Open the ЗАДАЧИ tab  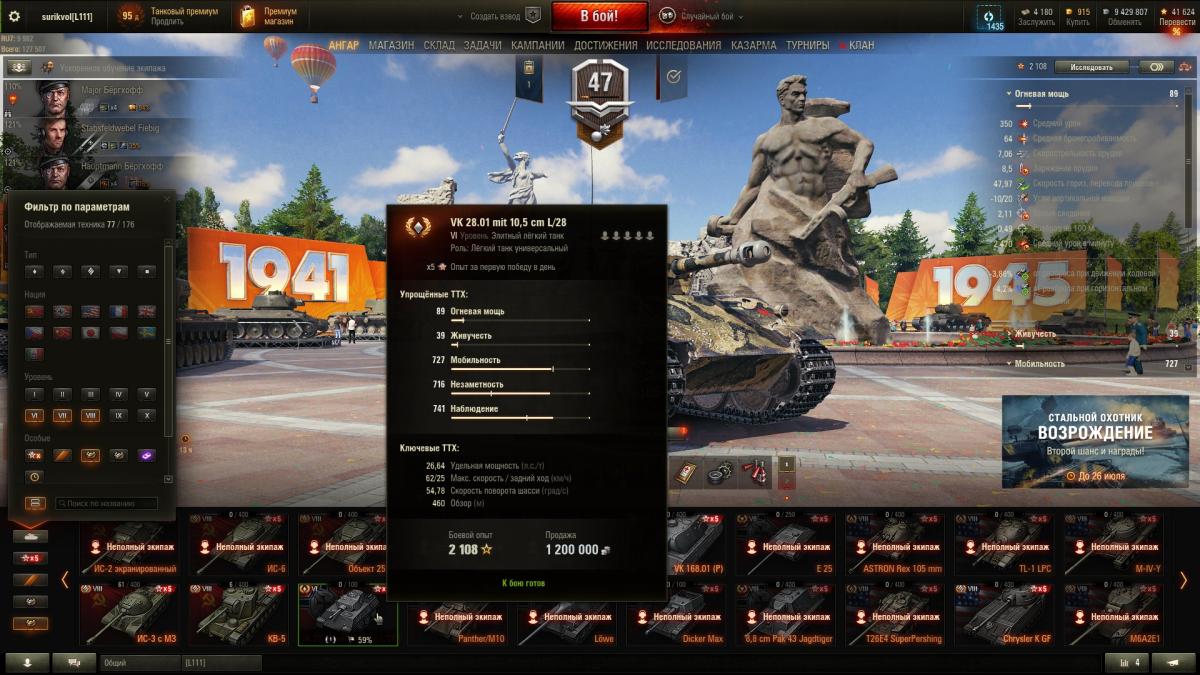483,45
